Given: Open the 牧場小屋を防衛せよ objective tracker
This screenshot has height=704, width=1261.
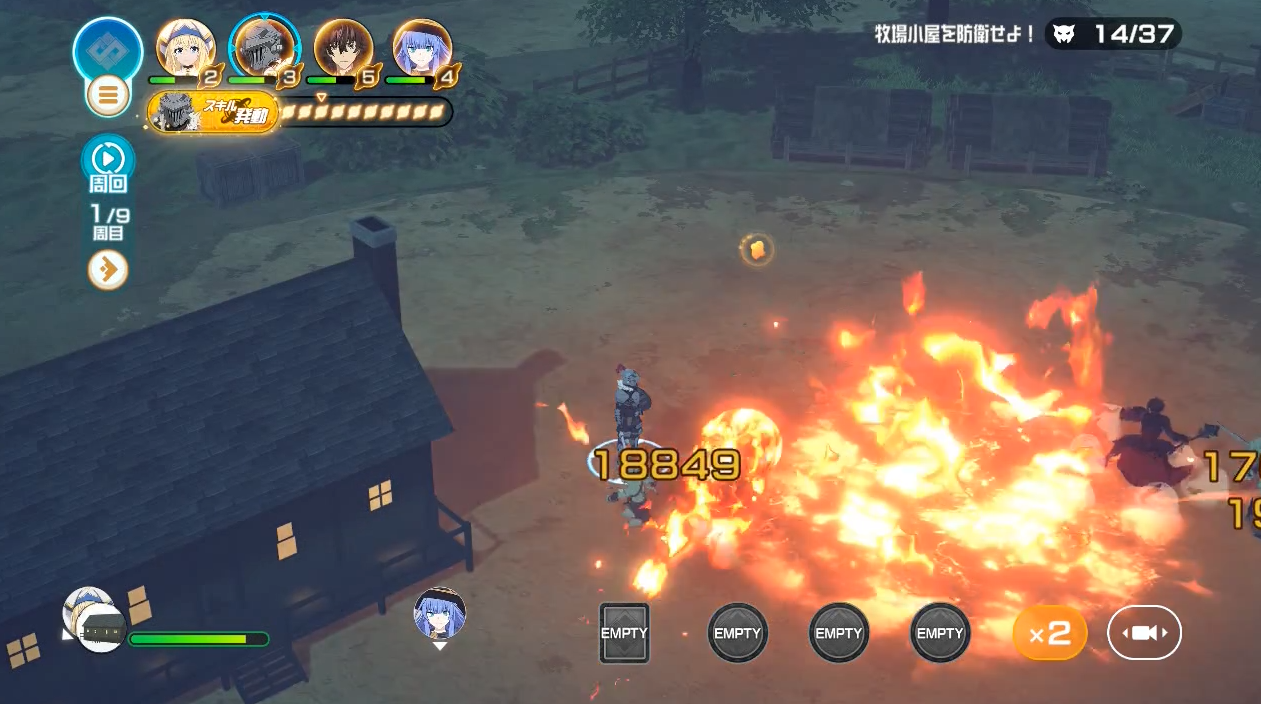Looking at the screenshot, I should pos(1027,34).
